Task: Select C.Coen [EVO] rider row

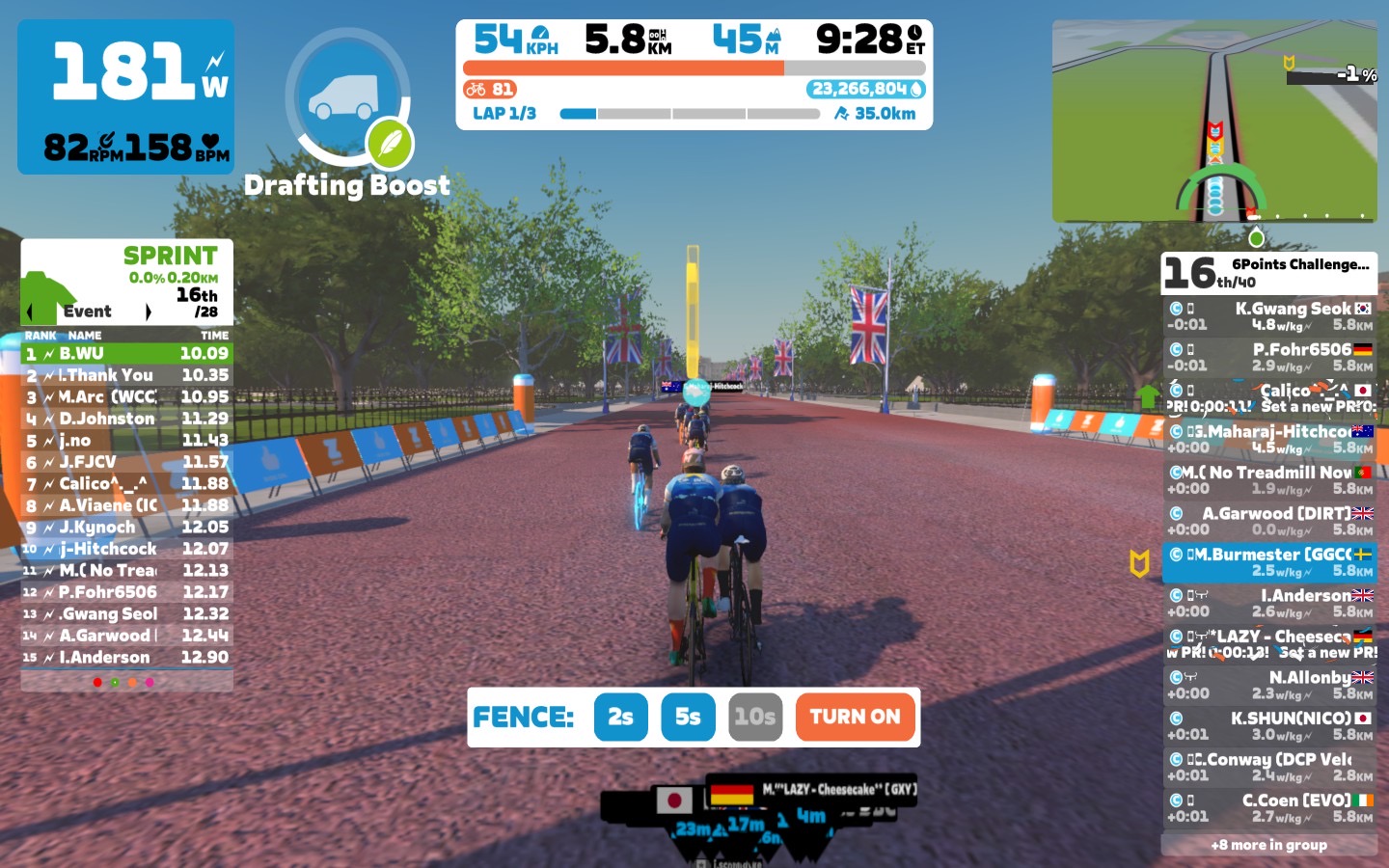Action: [x=1268, y=807]
